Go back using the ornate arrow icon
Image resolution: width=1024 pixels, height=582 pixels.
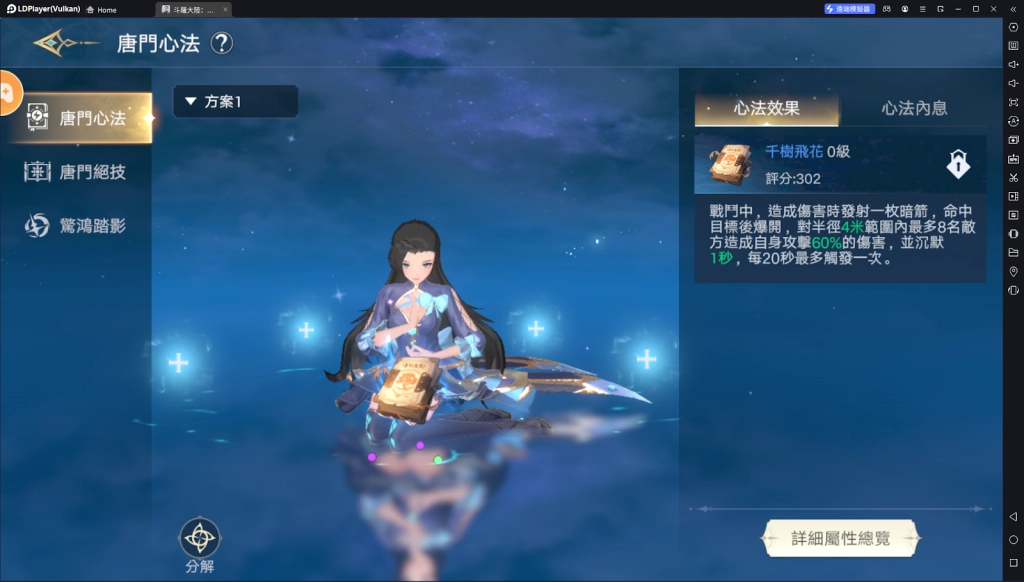click(x=64, y=43)
